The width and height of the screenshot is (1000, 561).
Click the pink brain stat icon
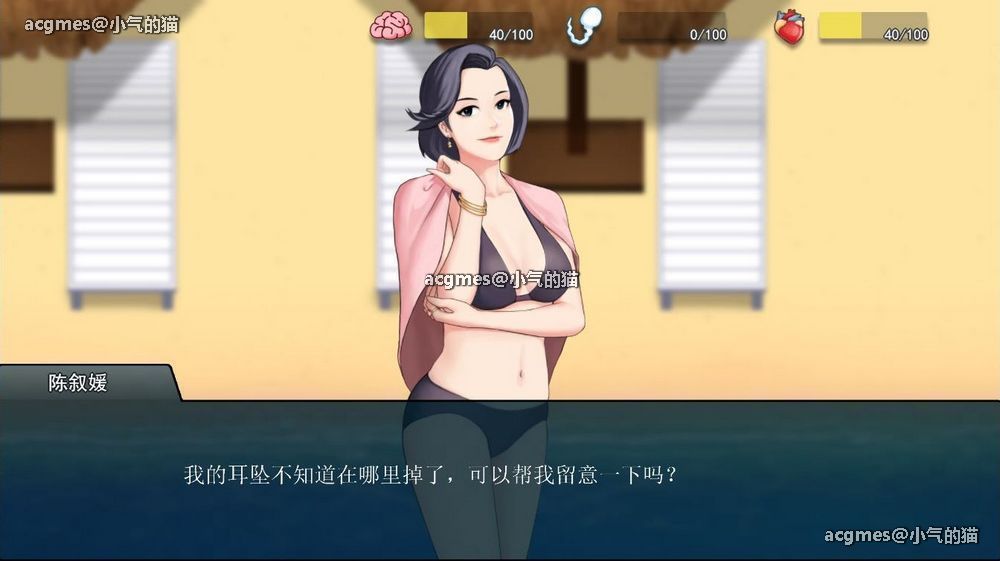391,27
